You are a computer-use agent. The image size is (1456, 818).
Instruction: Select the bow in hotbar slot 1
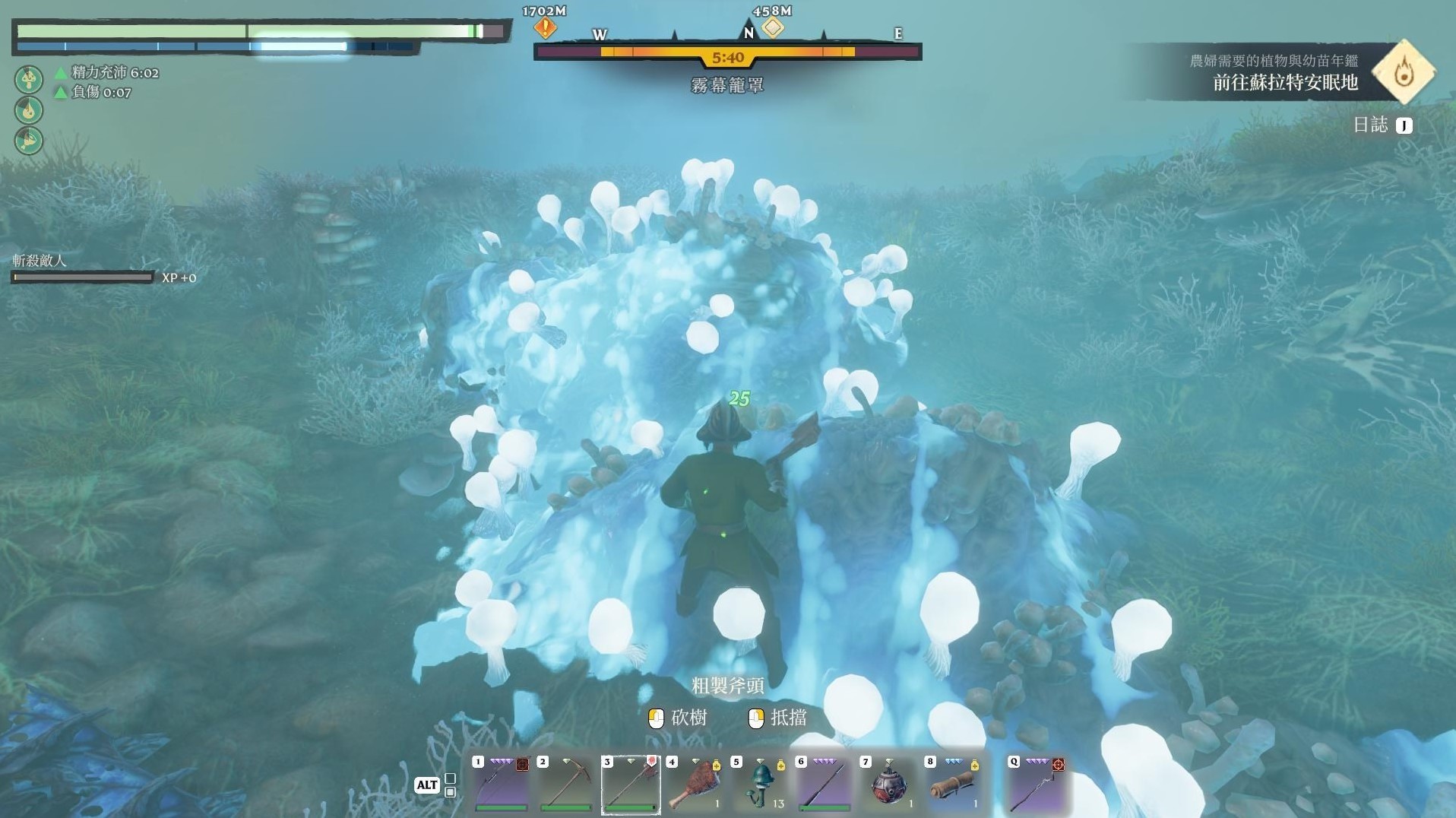499,785
